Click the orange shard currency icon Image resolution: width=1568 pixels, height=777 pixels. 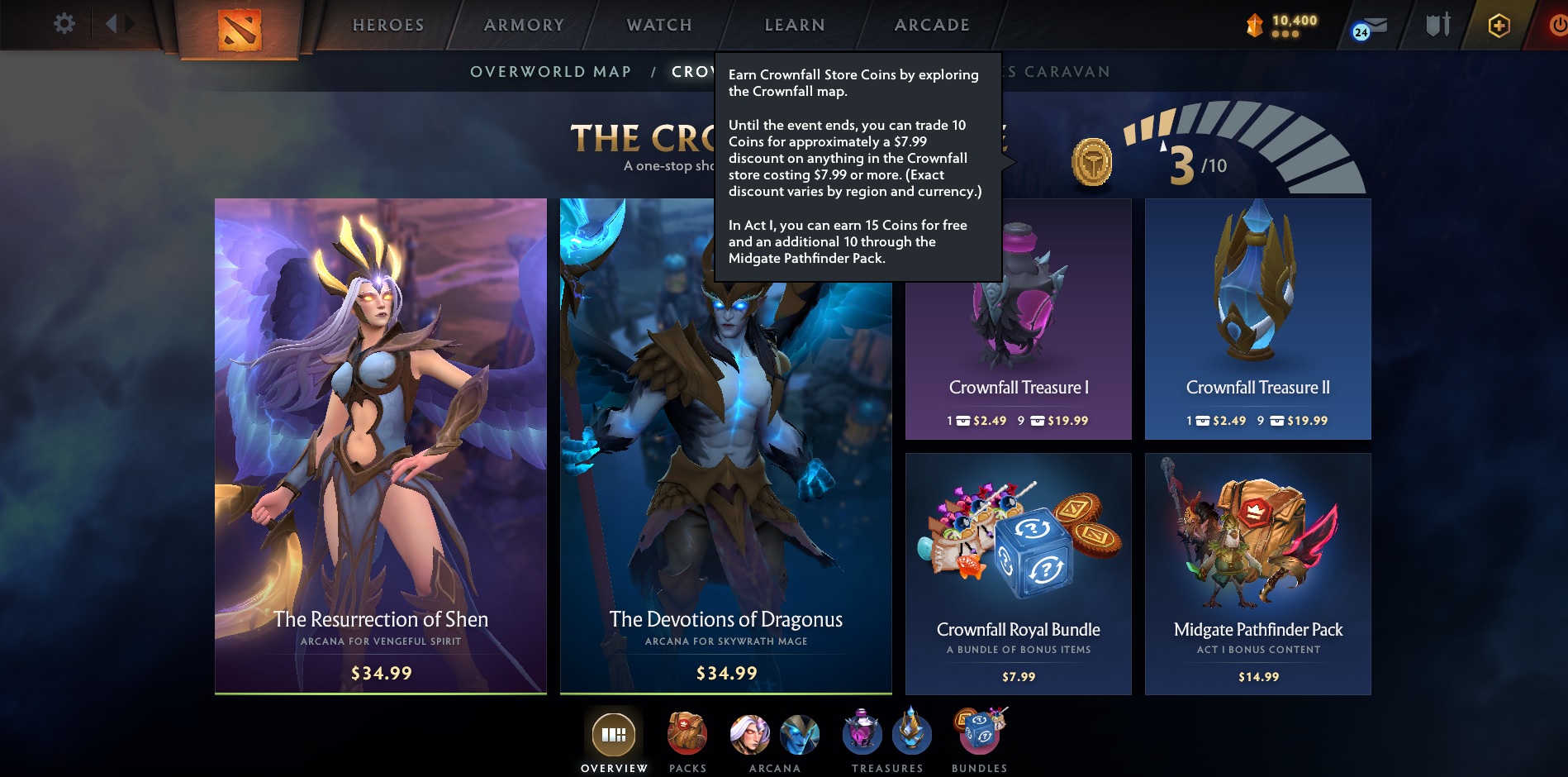pyautogui.click(x=1254, y=25)
